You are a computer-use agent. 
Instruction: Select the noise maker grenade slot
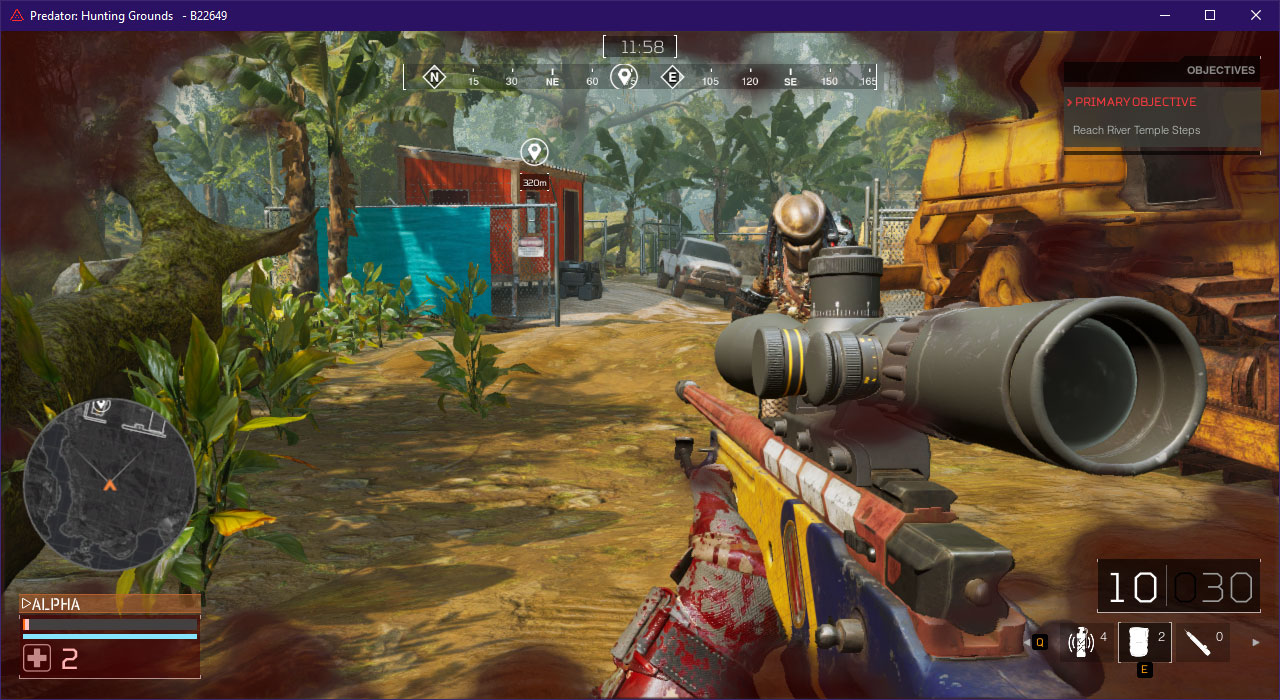pos(1080,642)
